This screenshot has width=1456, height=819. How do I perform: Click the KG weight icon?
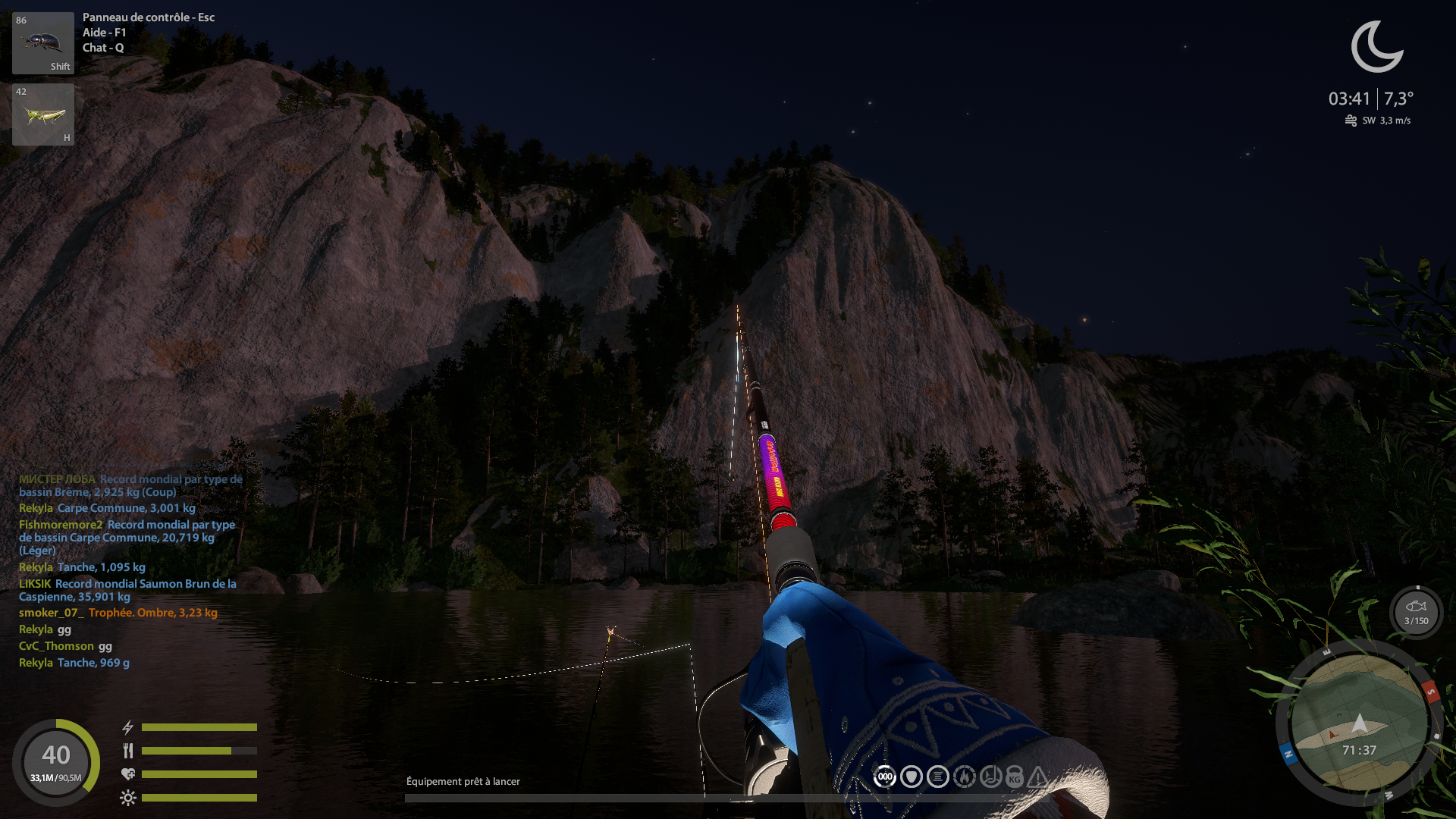tap(1015, 777)
